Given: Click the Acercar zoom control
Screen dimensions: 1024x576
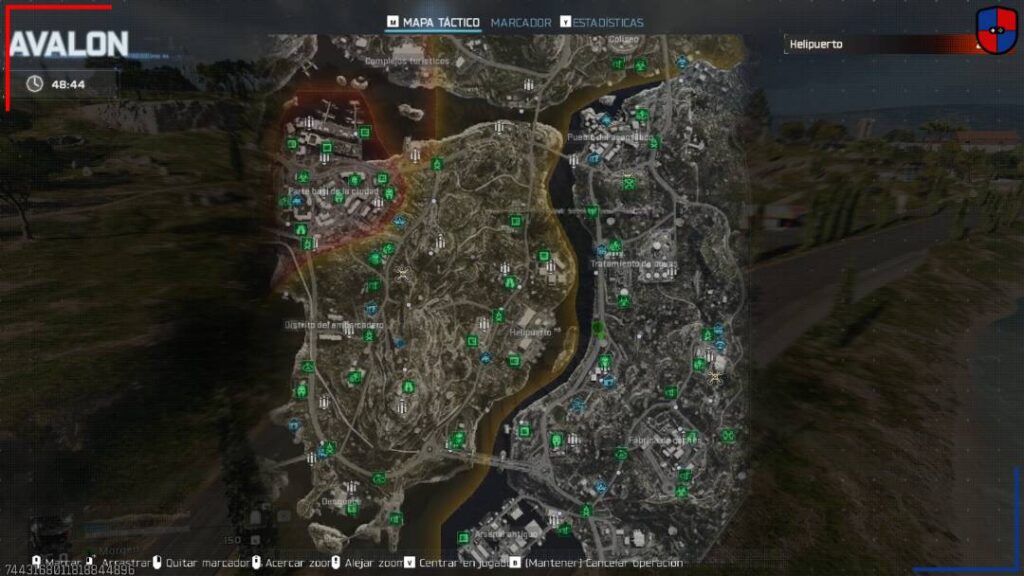Looking at the screenshot, I should click(x=292, y=563).
